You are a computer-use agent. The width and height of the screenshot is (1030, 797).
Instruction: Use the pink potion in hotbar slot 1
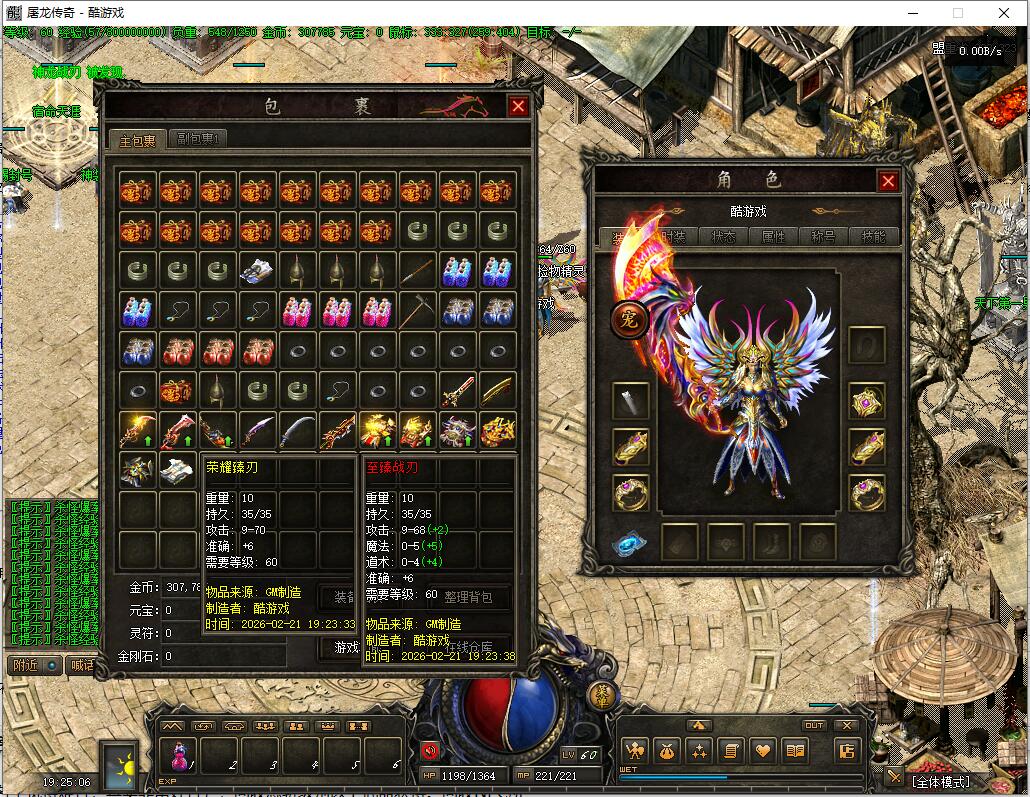pyautogui.click(x=182, y=758)
